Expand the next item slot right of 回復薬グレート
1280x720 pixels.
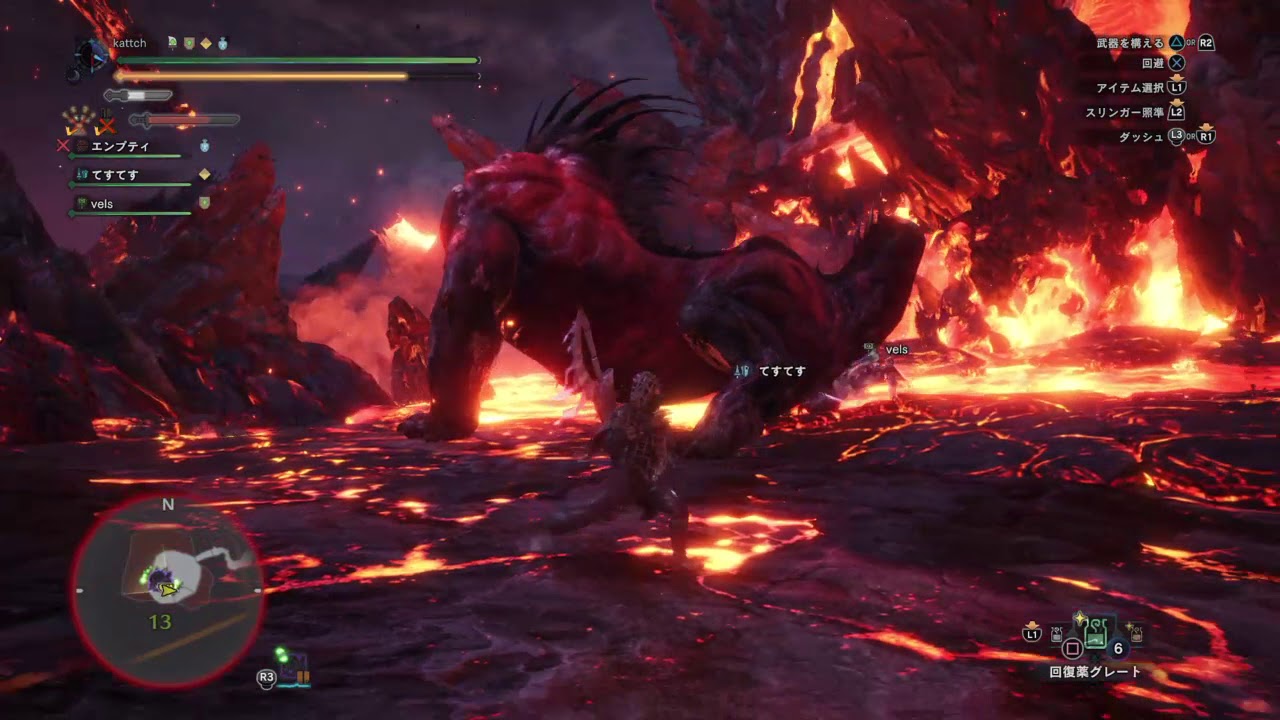1136,632
